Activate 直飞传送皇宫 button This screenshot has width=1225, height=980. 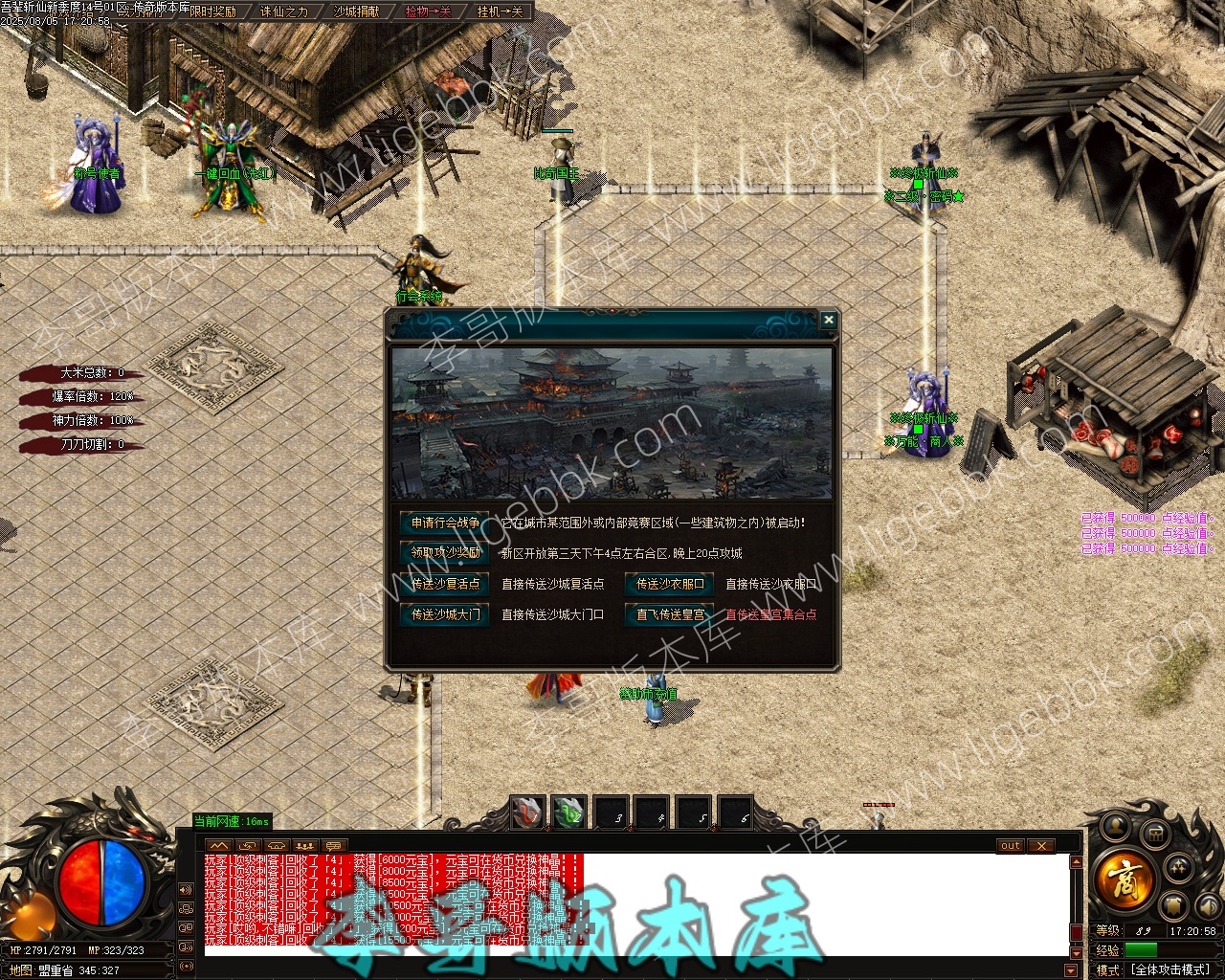[x=670, y=614]
